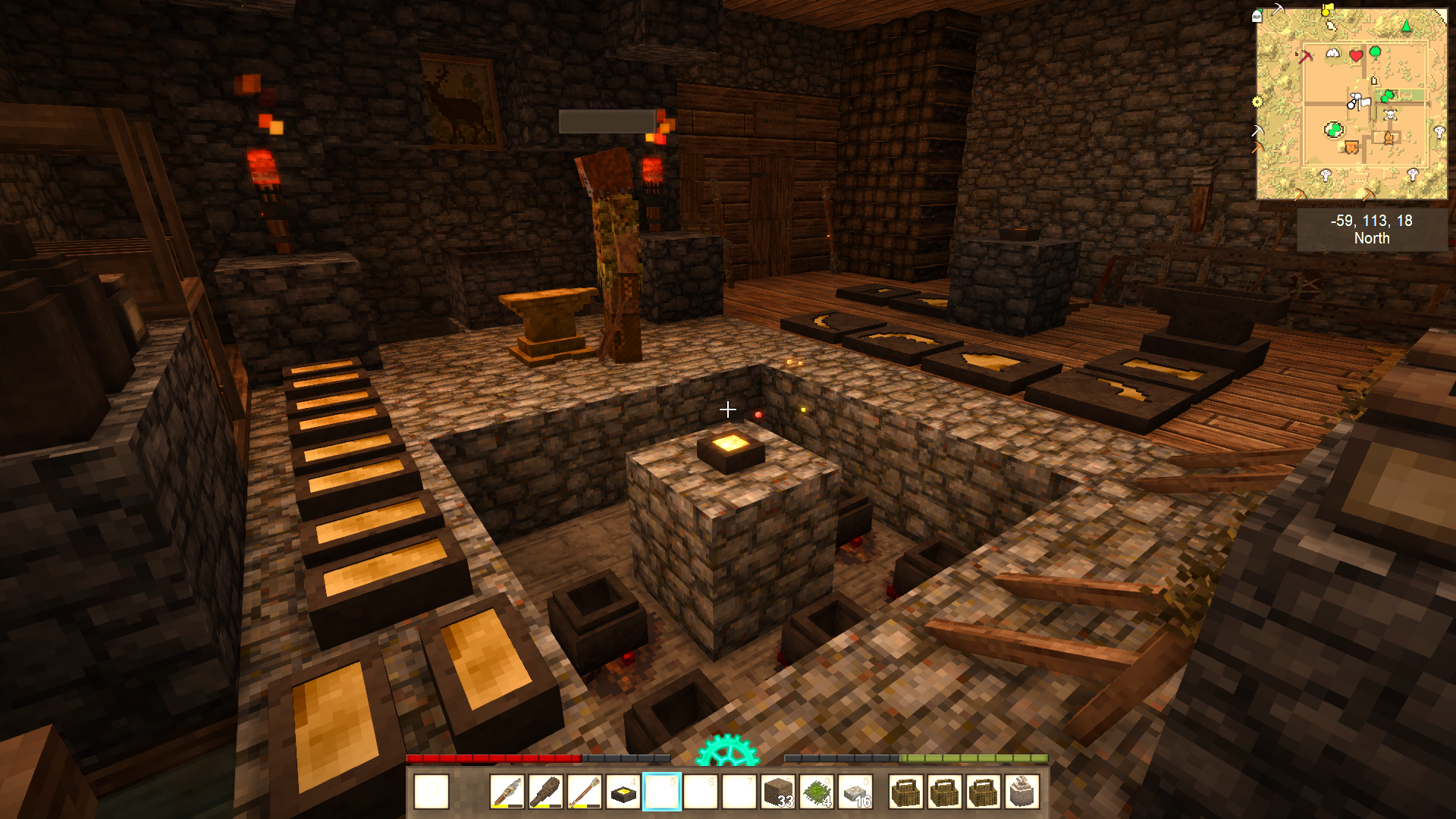1456x819 pixels.
Task: Select the wooden club hotbar slot
Action: 546,792
